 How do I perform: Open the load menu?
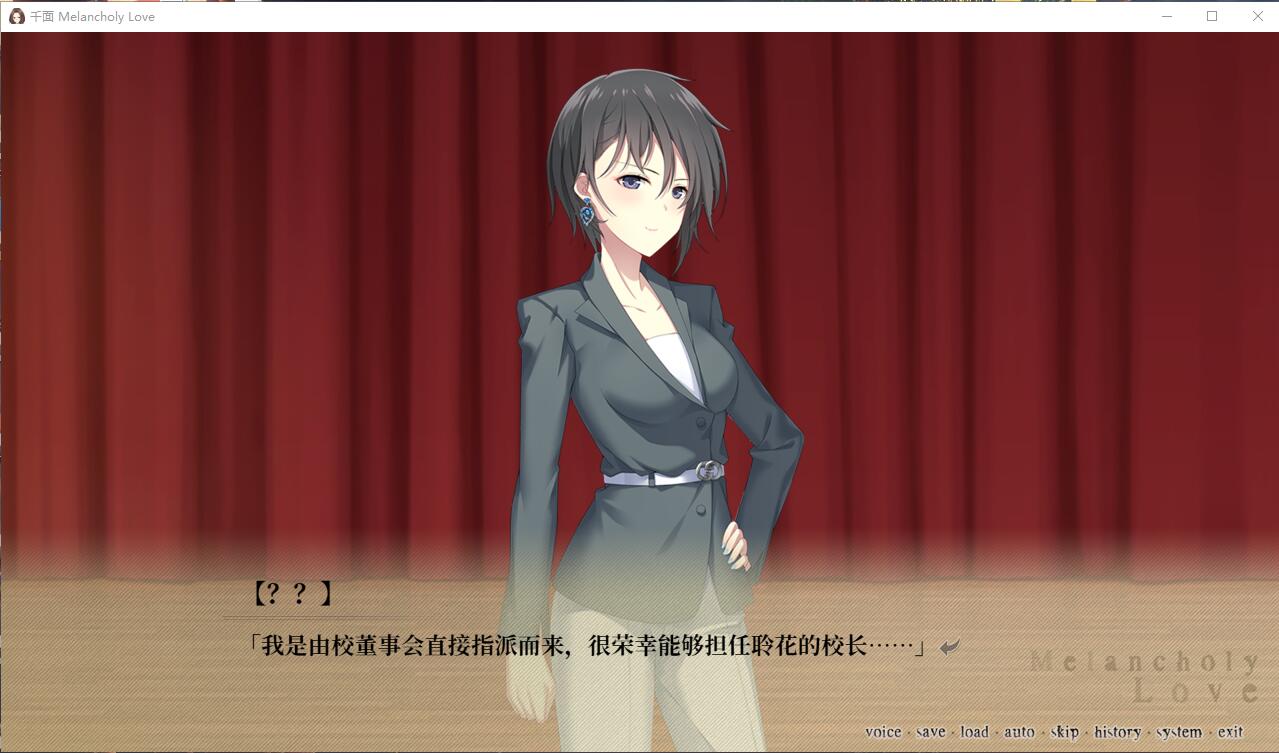[974, 732]
